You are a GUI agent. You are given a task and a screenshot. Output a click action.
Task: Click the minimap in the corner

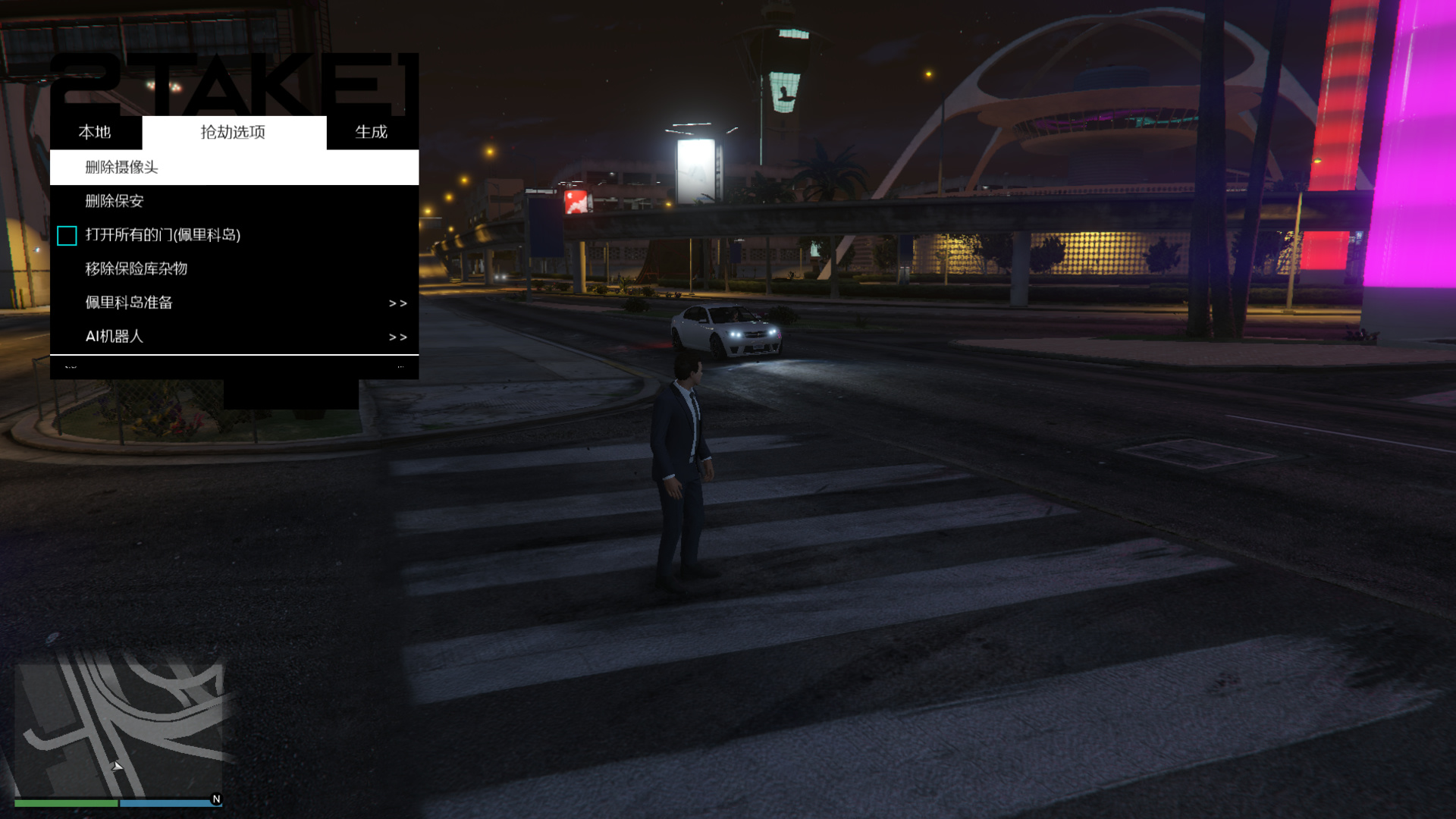[119, 730]
